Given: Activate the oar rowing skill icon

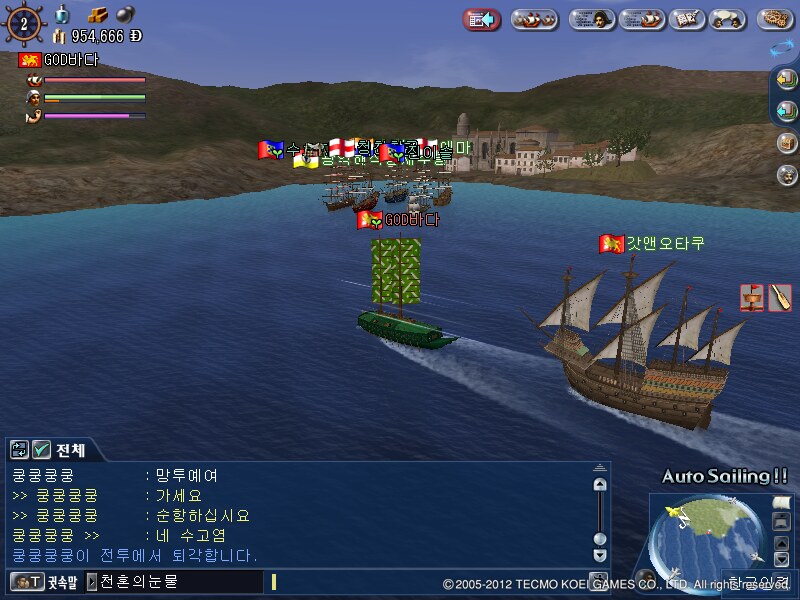Looking at the screenshot, I should [x=780, y=297].
